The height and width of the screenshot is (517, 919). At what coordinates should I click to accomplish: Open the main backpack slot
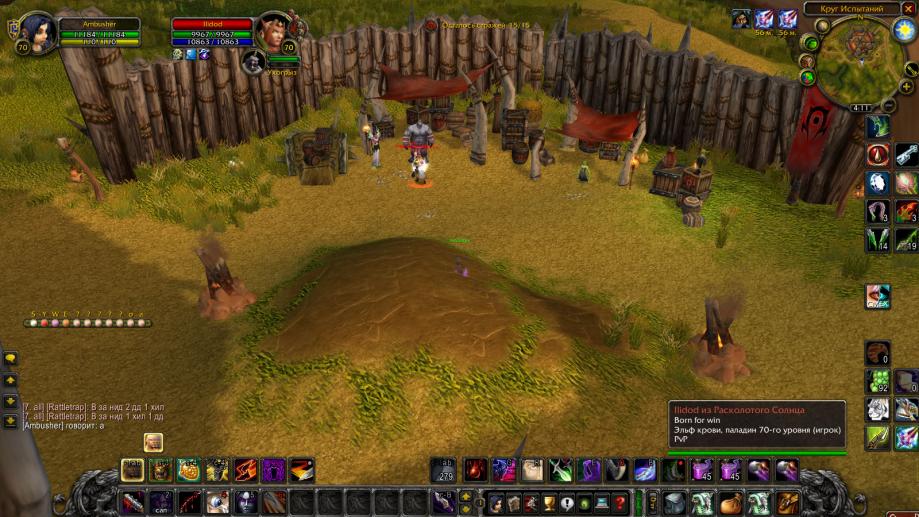tap(789, 502)
